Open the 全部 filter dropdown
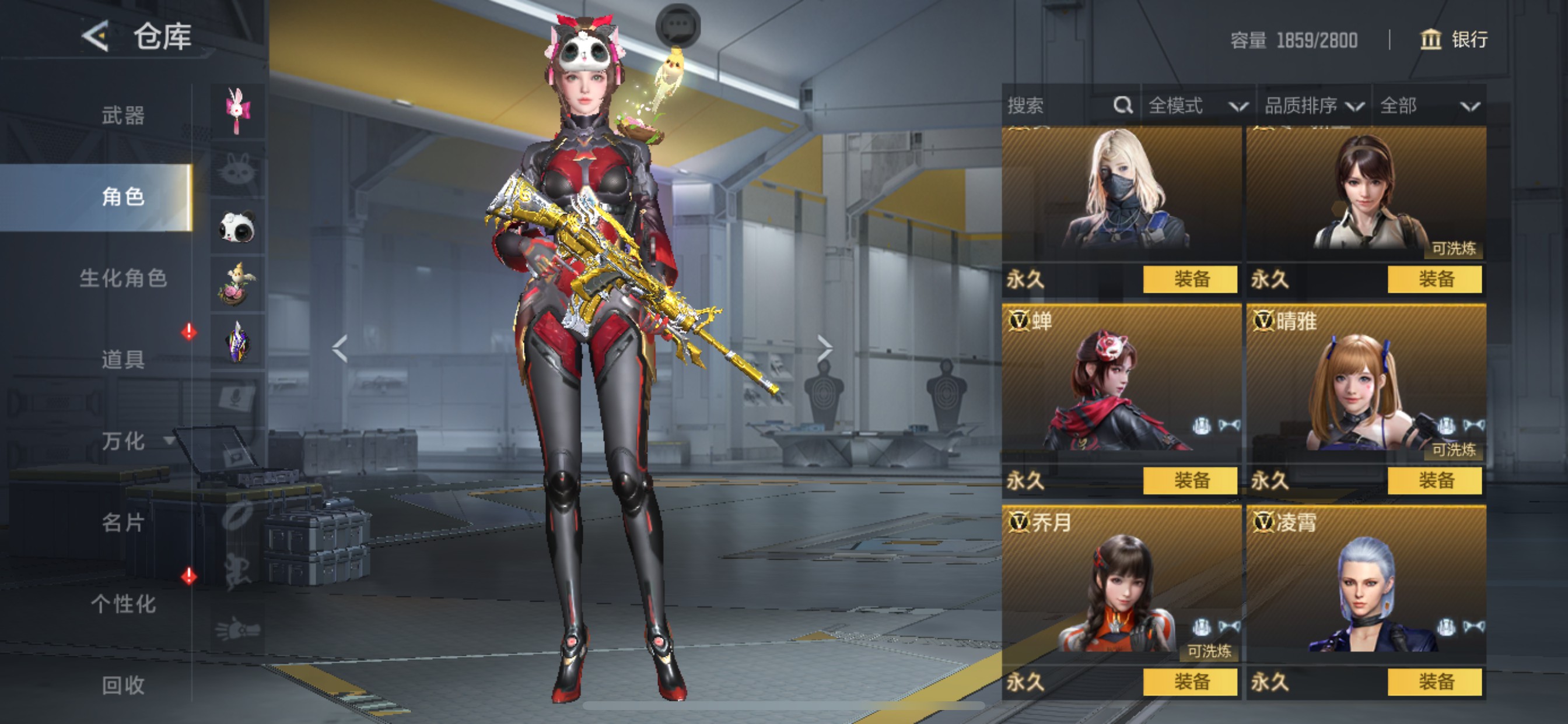The image size is (1568, 724). [x=1429, y=106]
